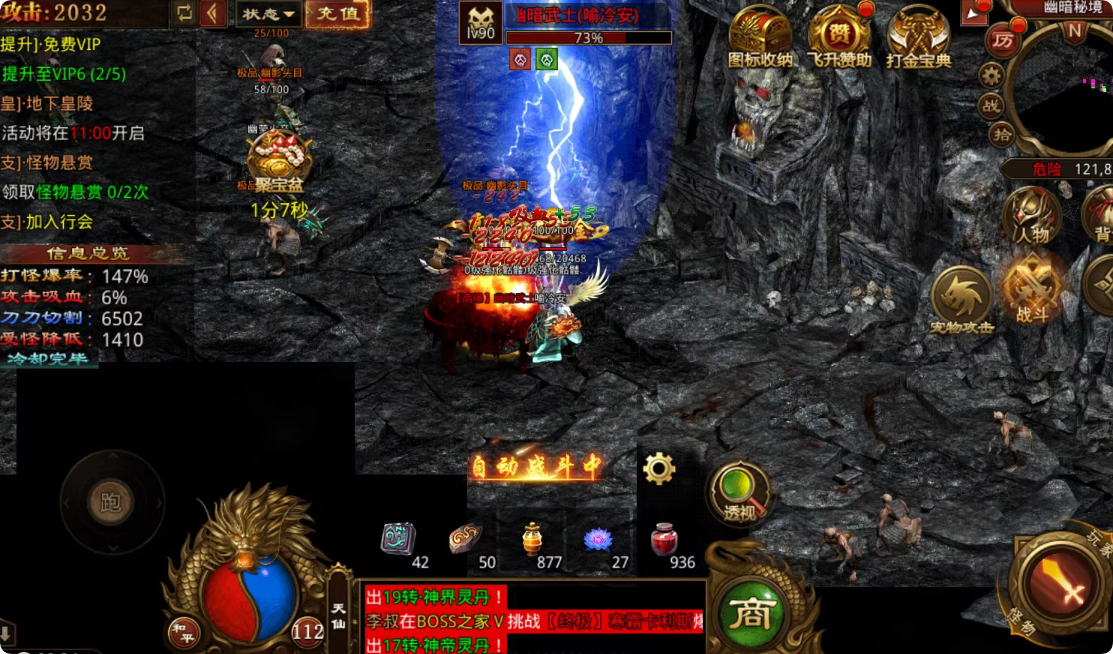Open the 图标收纳 treasure chest icon
1113x654 pixels.
[x=760, y=36]
